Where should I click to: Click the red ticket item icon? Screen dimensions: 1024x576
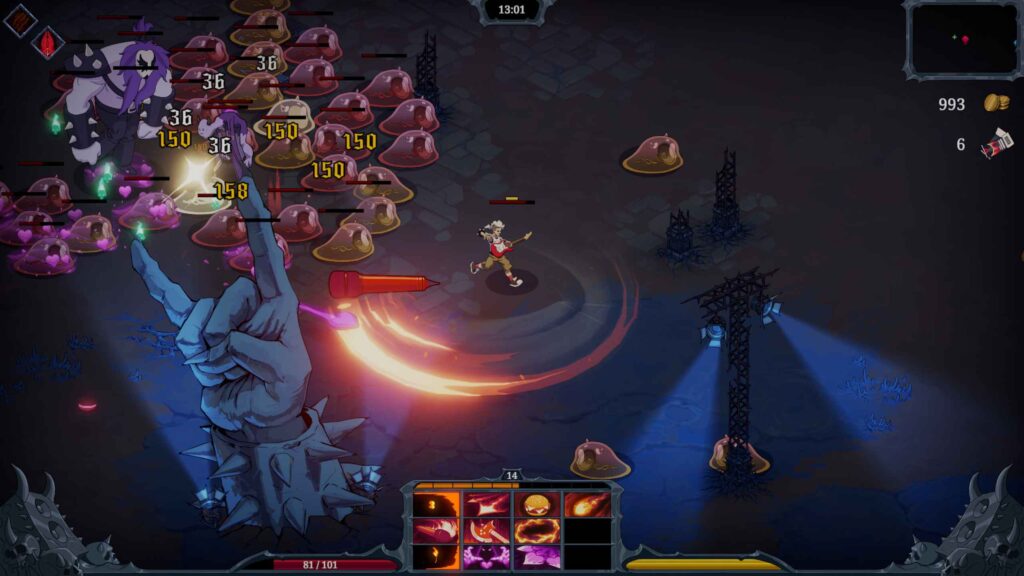[995, 146]
